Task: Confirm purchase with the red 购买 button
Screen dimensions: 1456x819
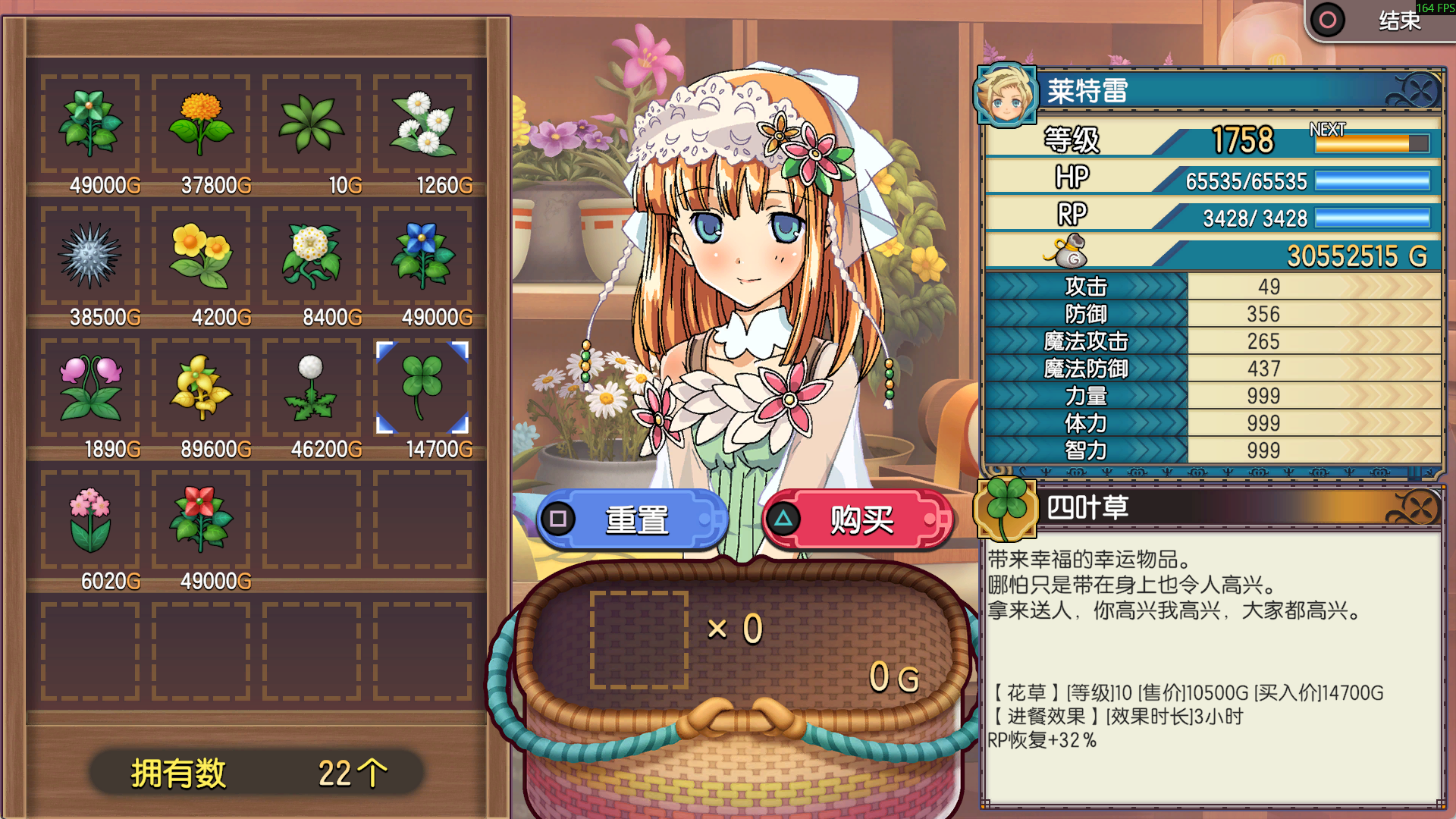Action: point(858,520)
